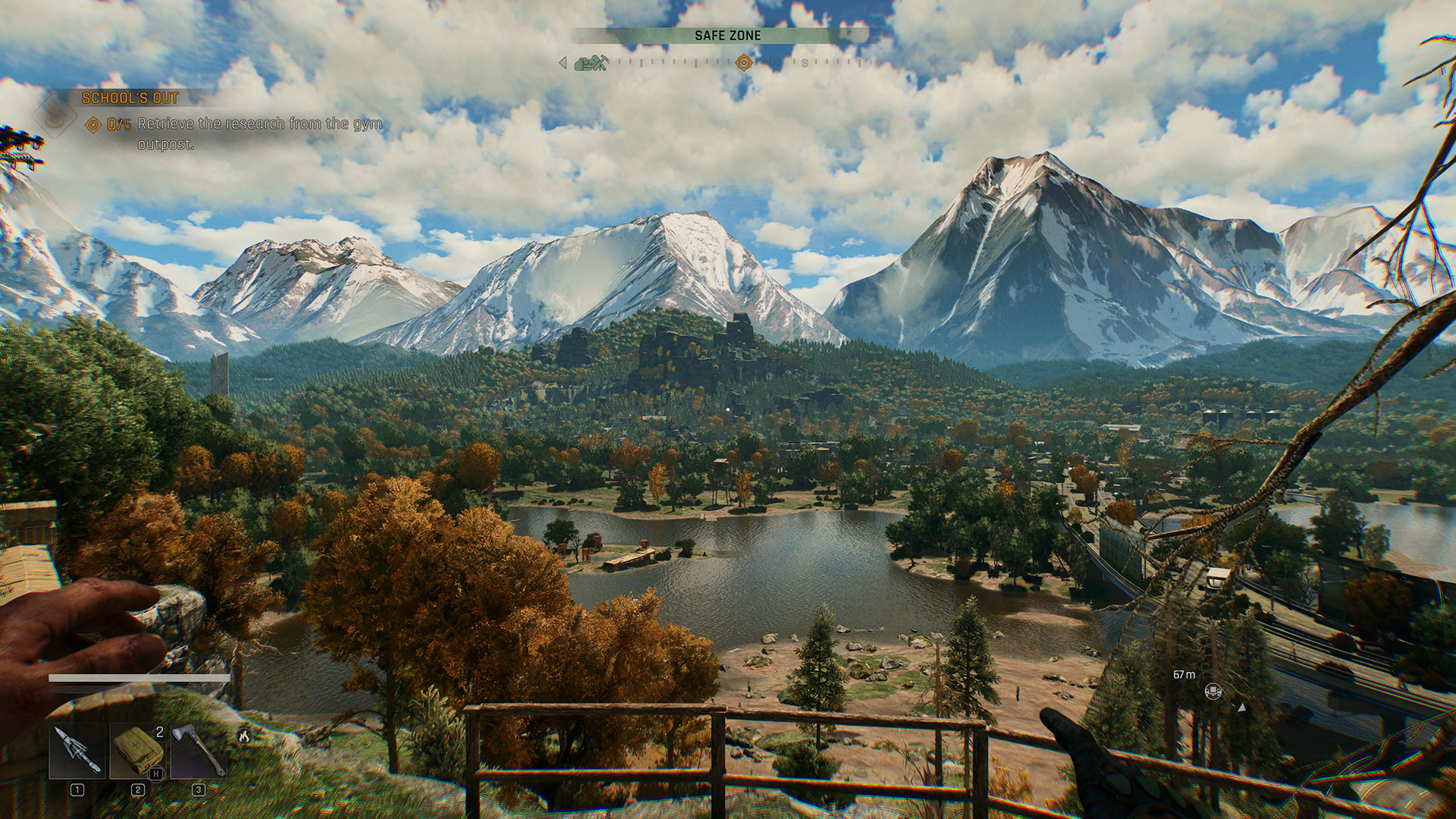
Task: Click the Safe Zone location banner
Action: [x=727, y=36]
